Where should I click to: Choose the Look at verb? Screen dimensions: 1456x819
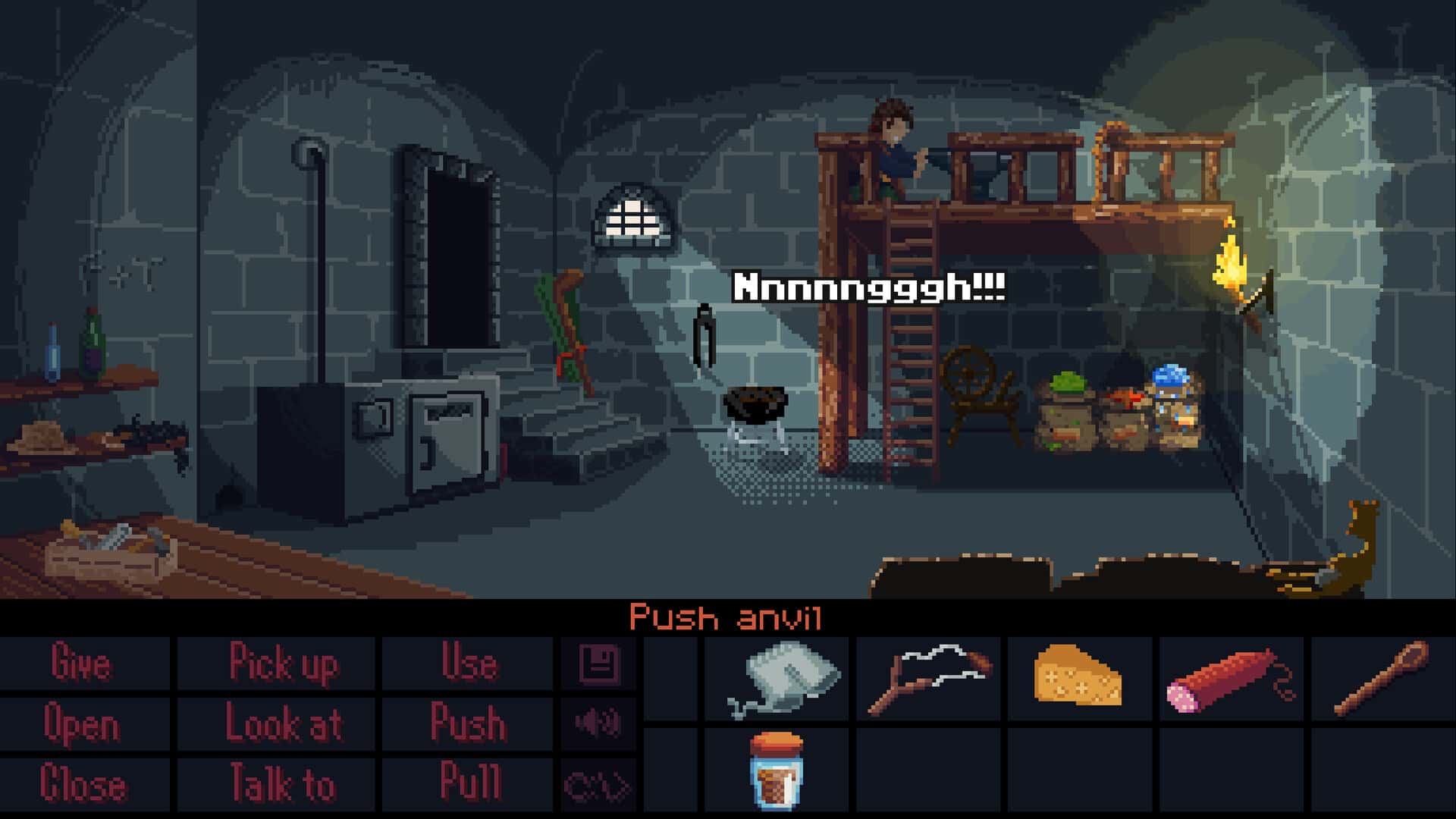pos(283,723)
